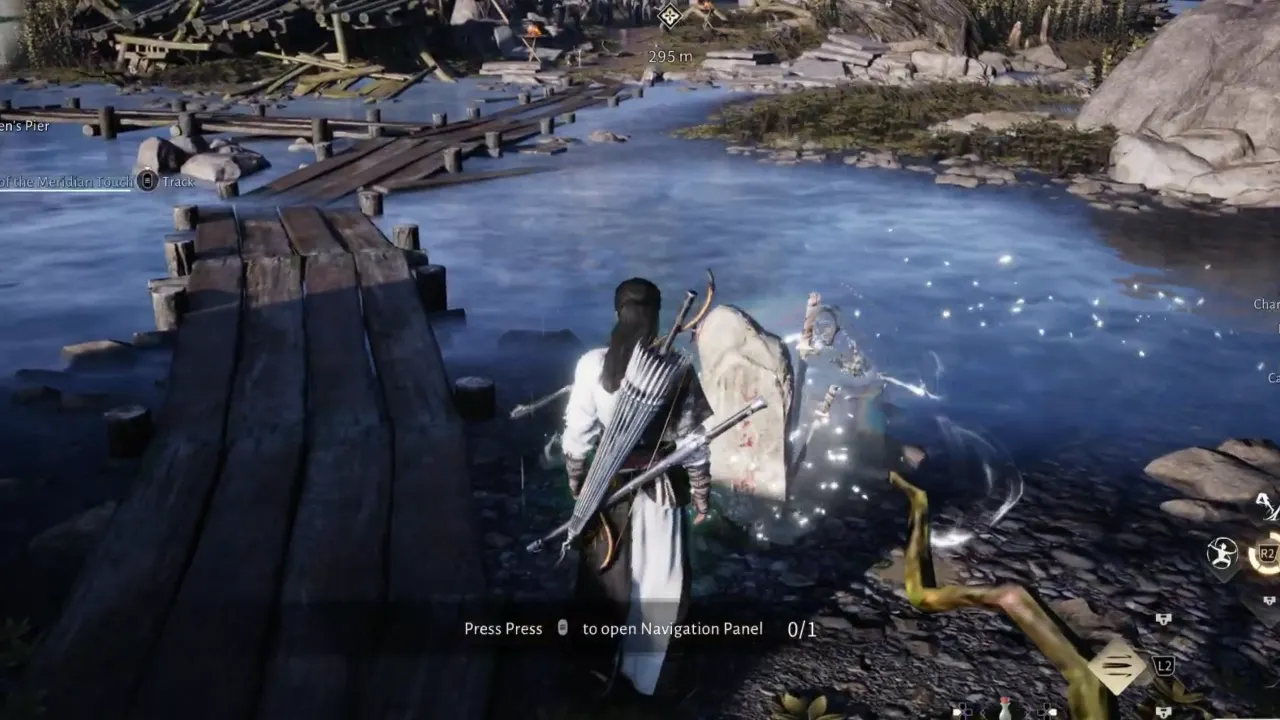Click the controller button icon beside Track
The image size is (1280, 720).
click(148, 183)
